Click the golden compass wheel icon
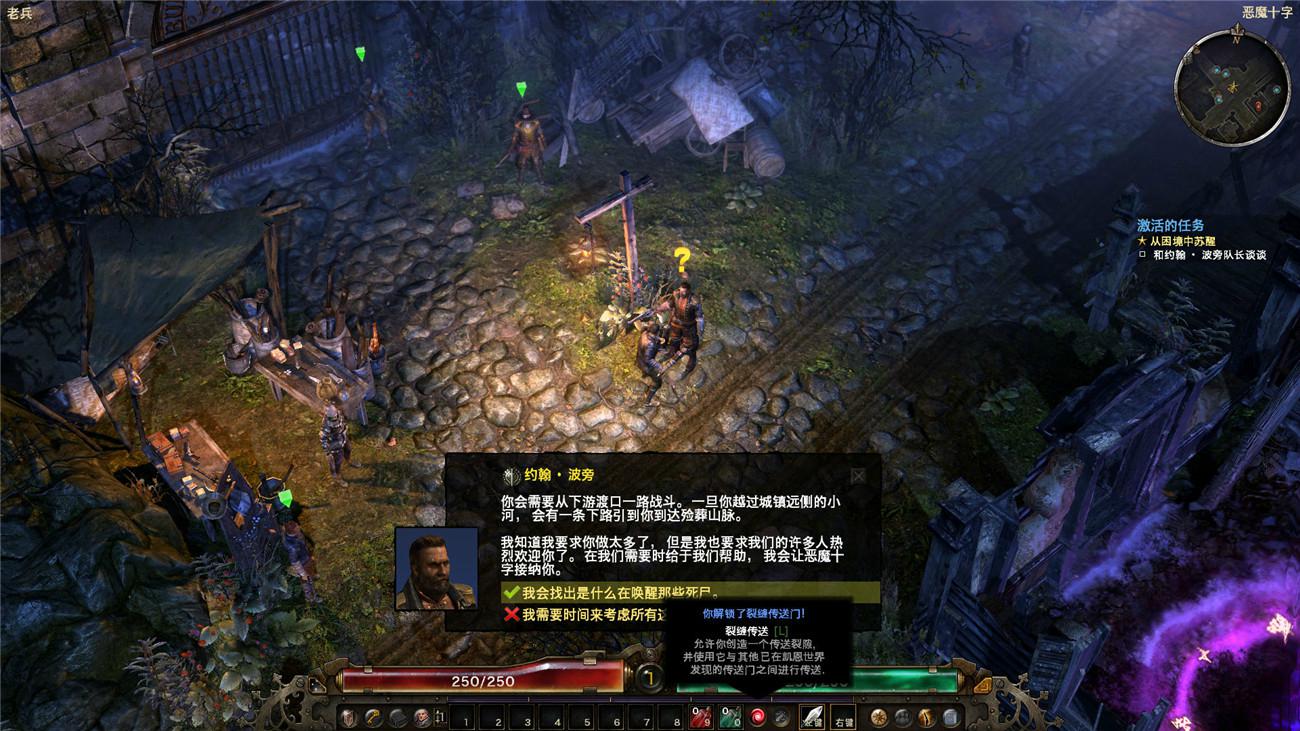The image size is (1300, 731). (x=879, y=717)
